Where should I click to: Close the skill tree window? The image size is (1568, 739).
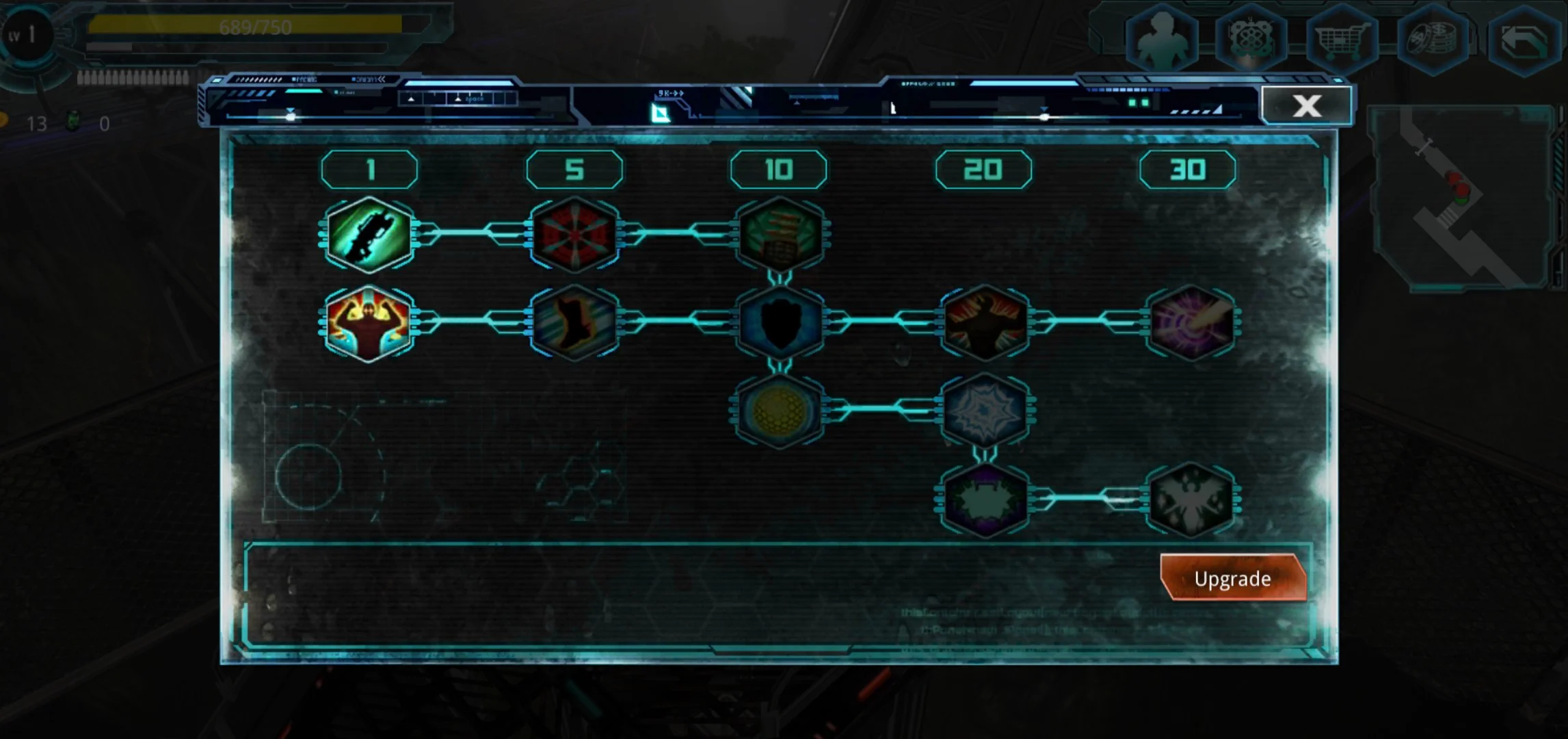1306,106
